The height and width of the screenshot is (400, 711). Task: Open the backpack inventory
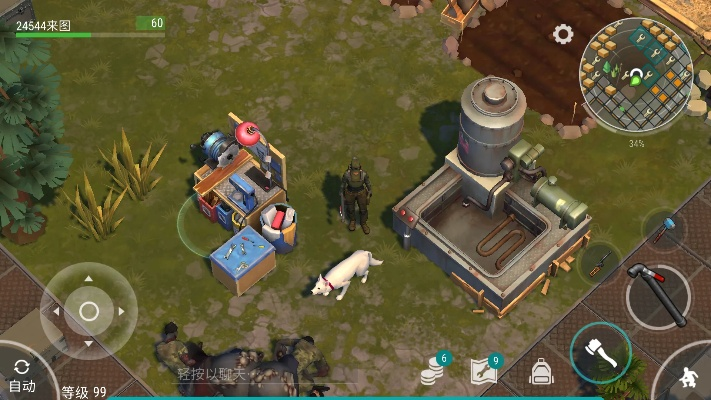click(541, 372)
